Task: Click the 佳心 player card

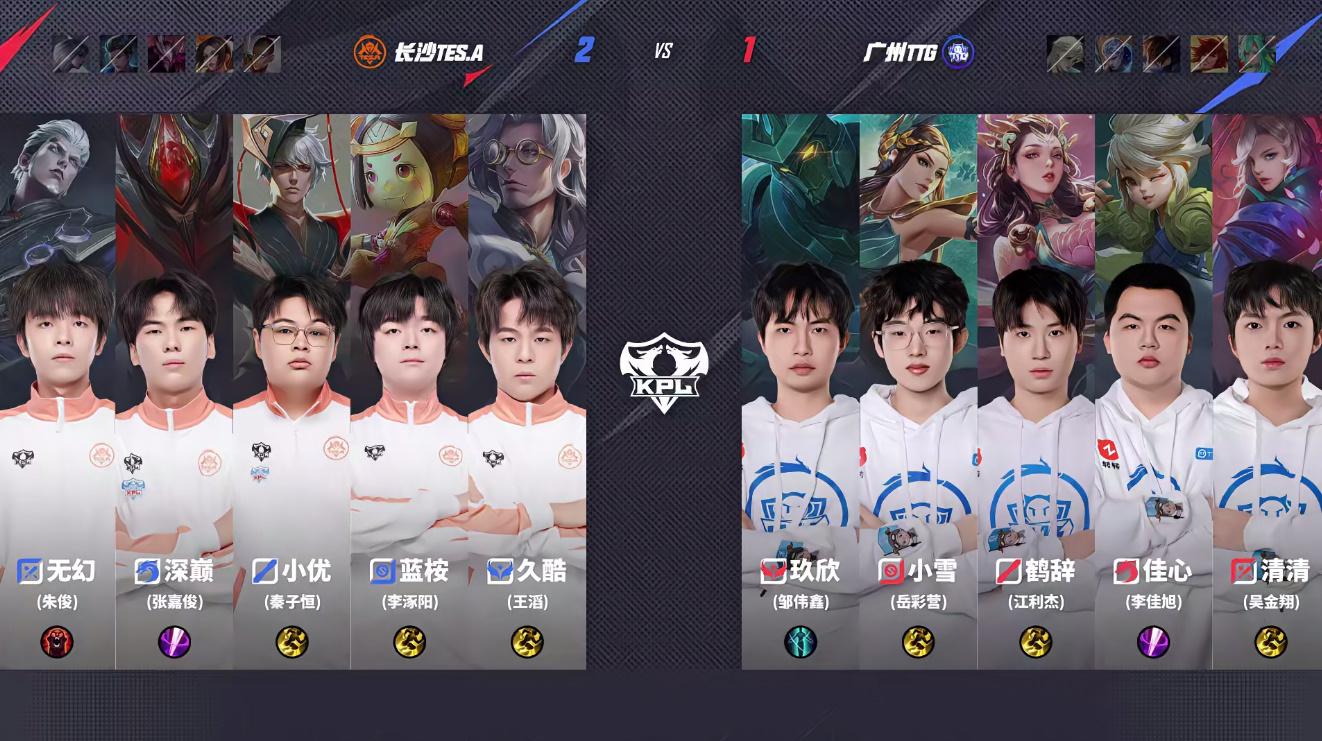Action: tap(1153, 390)
